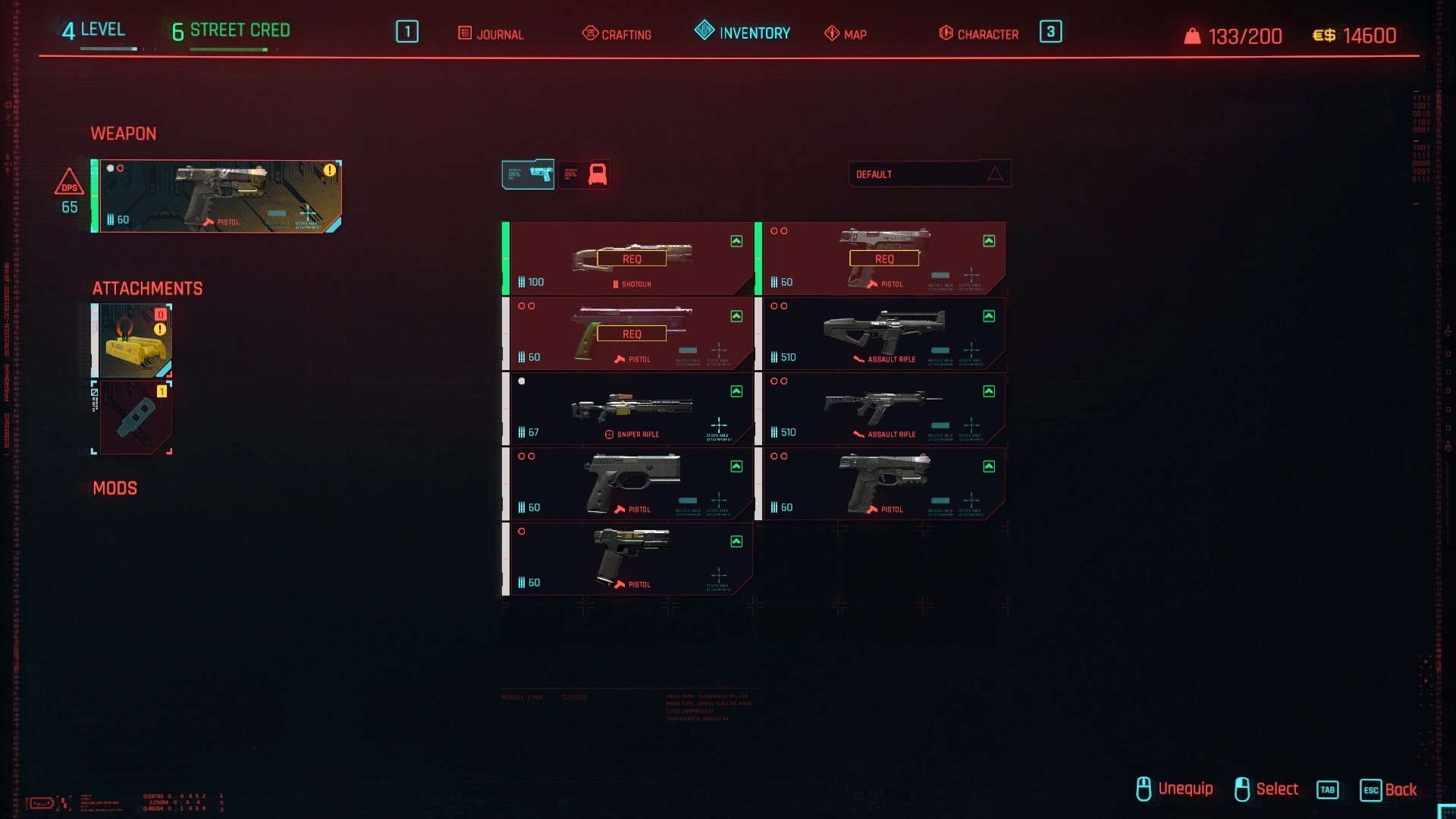Select the sniper rifle item
Screen dimensions: 1456x819
[631, 409]
